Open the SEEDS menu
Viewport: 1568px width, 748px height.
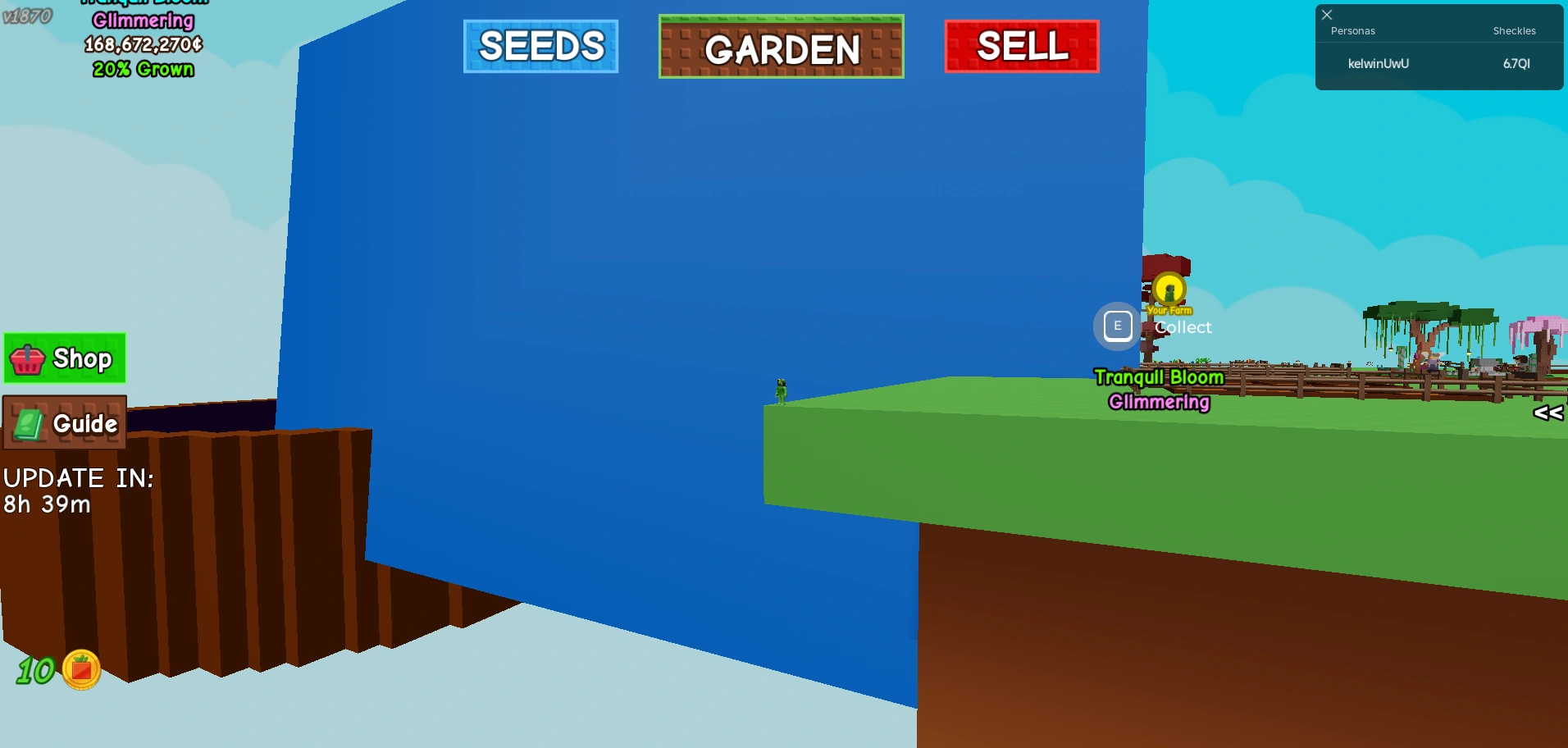(x=540, y=47)
